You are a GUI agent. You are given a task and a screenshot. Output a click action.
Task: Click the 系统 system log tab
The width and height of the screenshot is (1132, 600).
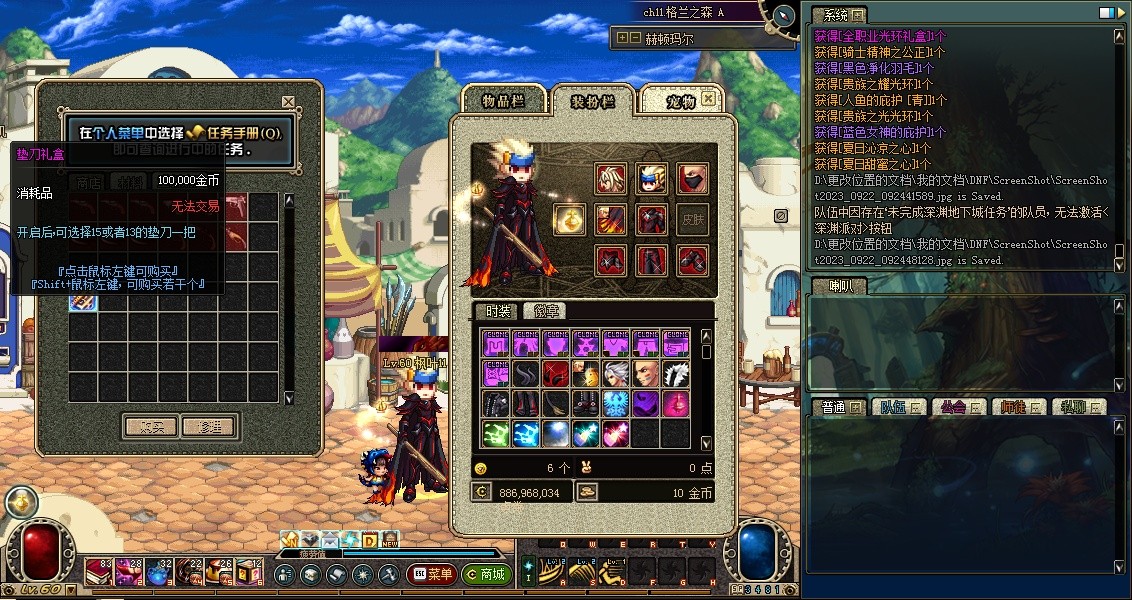pyautogui.click(x=836, y=15)
